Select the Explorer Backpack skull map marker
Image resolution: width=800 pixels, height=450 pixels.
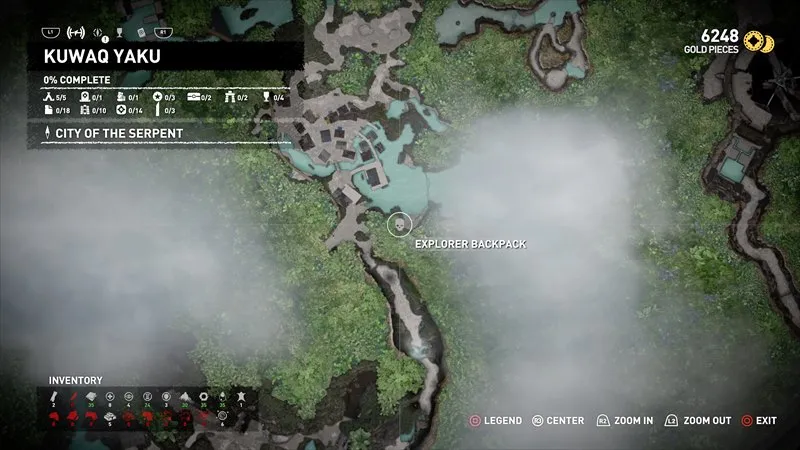pyautogui.click(x=400, y=224)
